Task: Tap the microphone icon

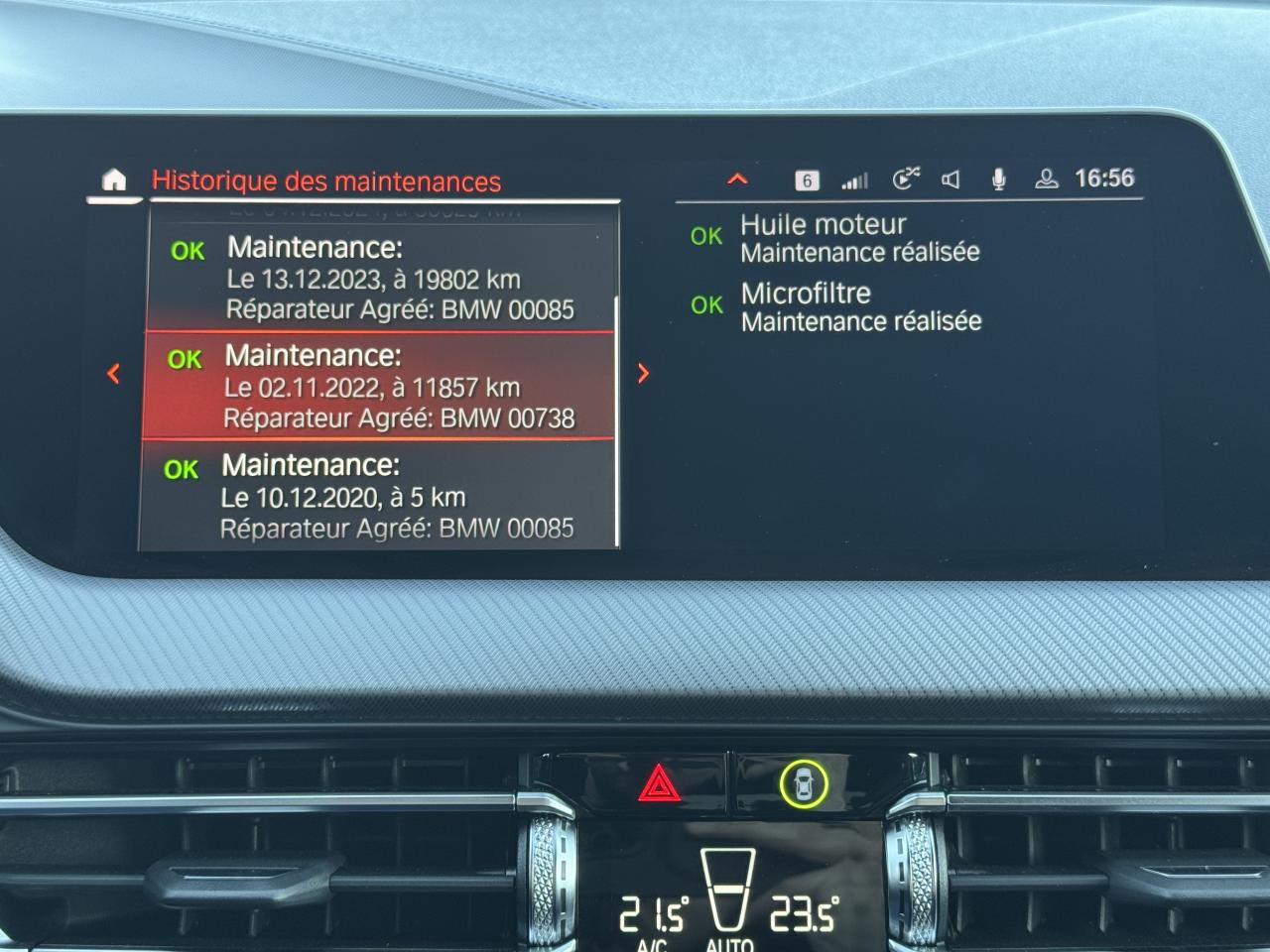Action: tap(999, 179)
